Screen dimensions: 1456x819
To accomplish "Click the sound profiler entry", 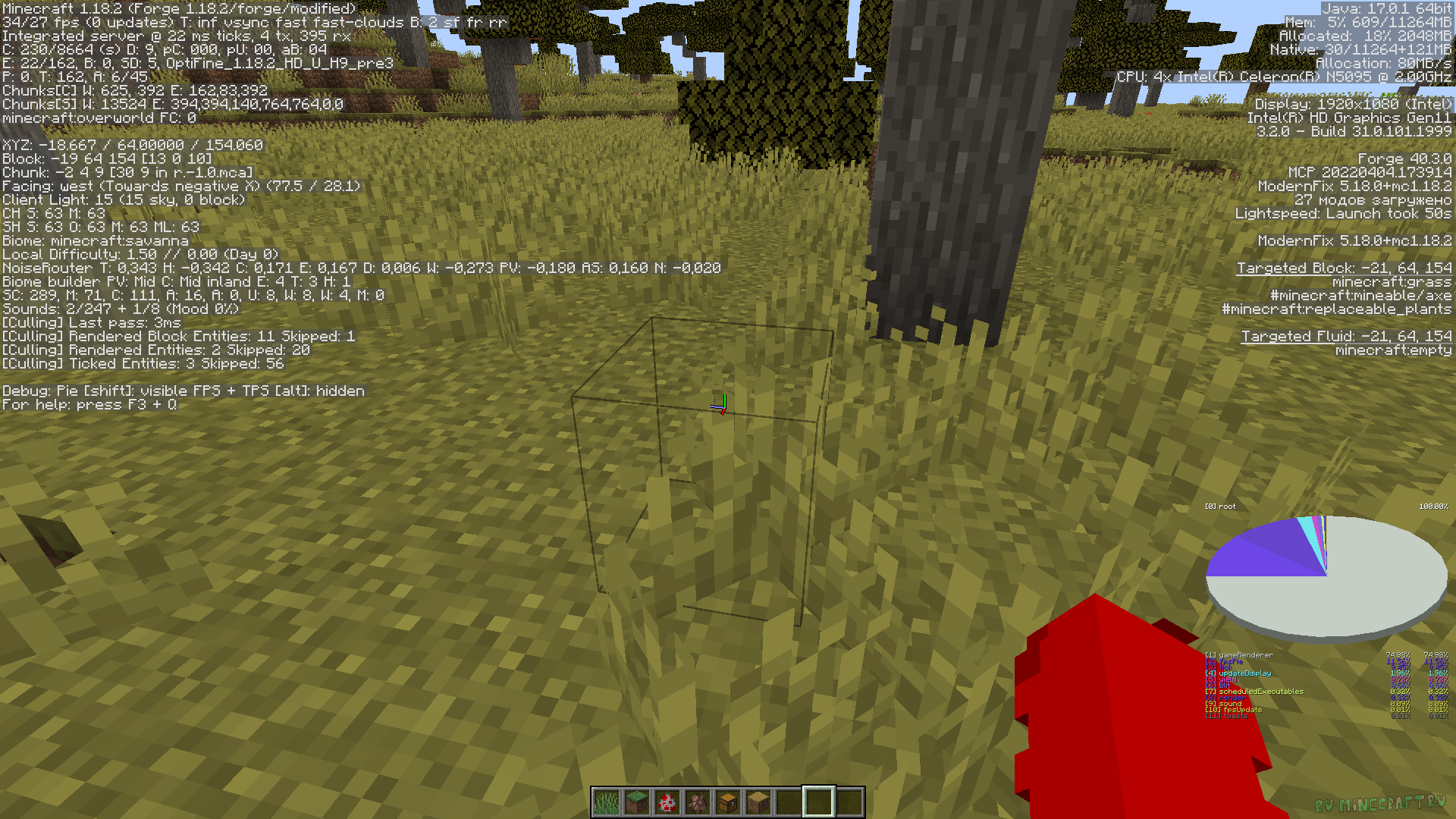I will 1225,704.
